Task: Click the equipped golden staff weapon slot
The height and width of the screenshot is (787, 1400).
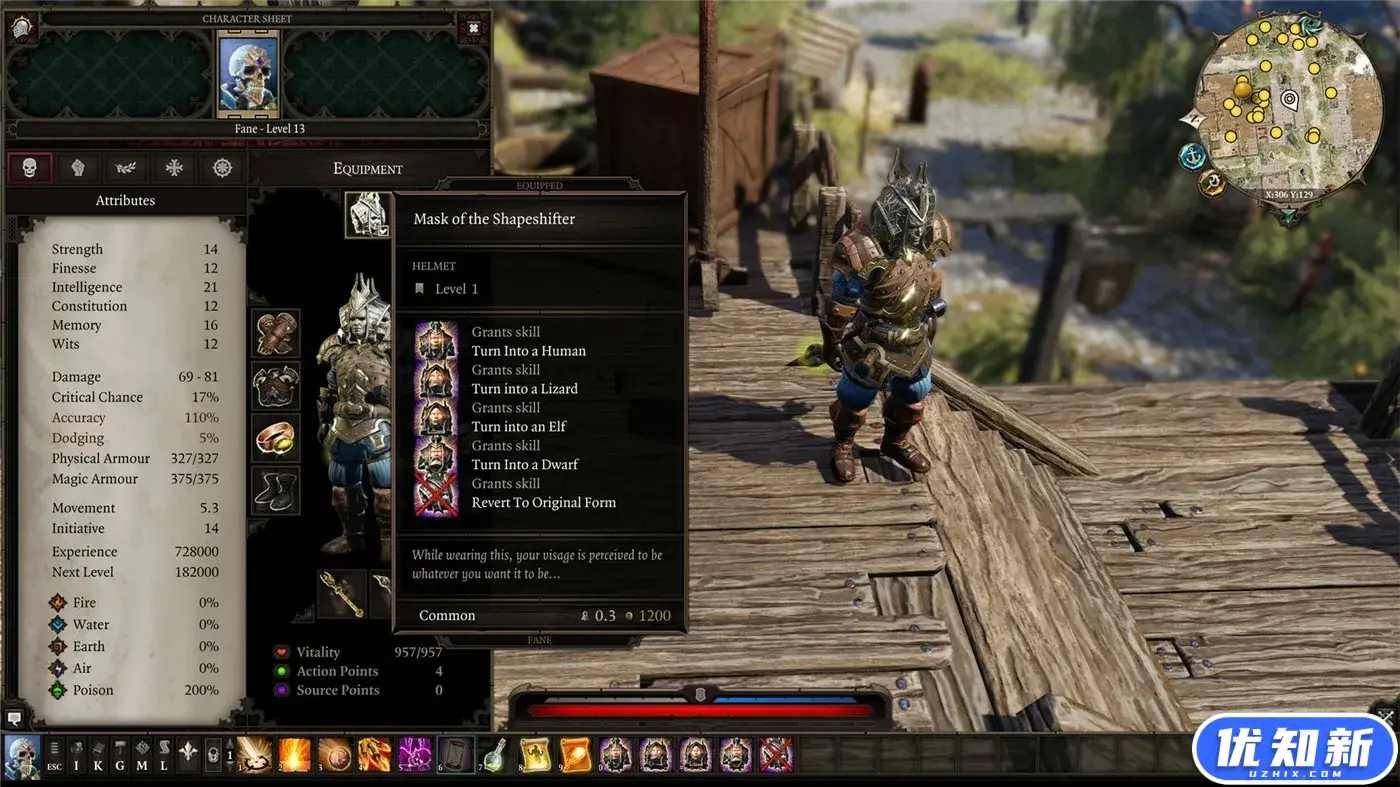Action: tap(341, 593)
